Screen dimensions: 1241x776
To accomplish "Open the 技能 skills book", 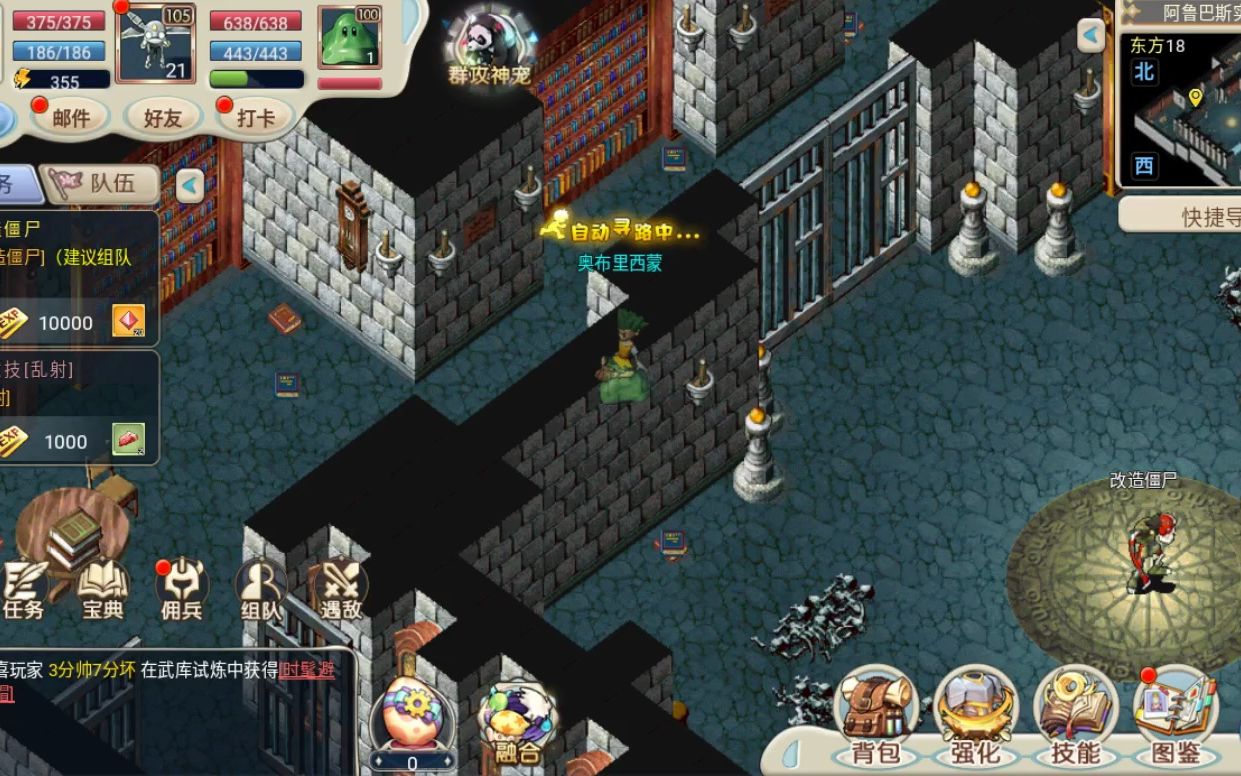I will point(1074,717).
